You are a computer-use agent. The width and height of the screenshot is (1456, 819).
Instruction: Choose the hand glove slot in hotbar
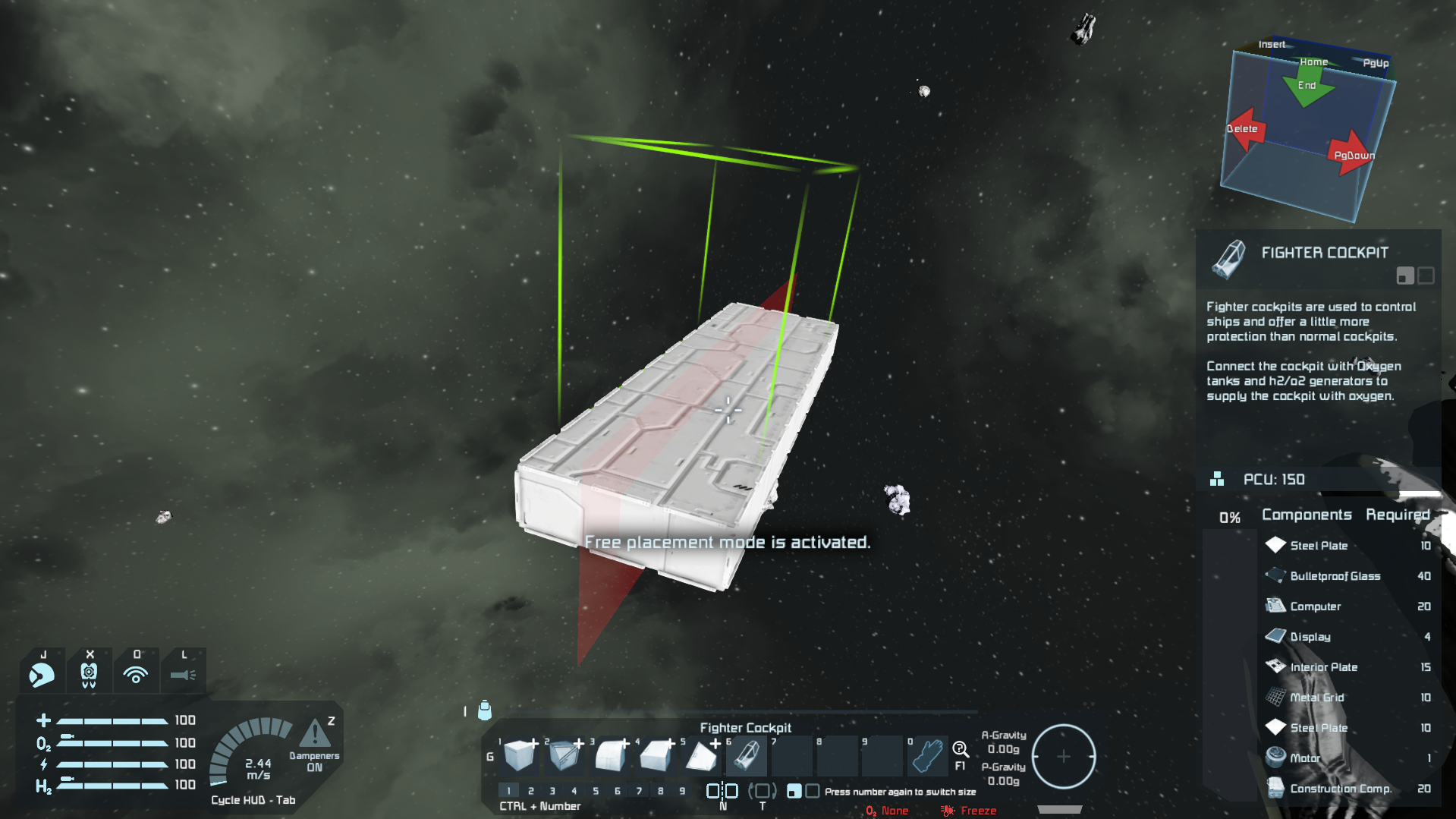point(927,756)
